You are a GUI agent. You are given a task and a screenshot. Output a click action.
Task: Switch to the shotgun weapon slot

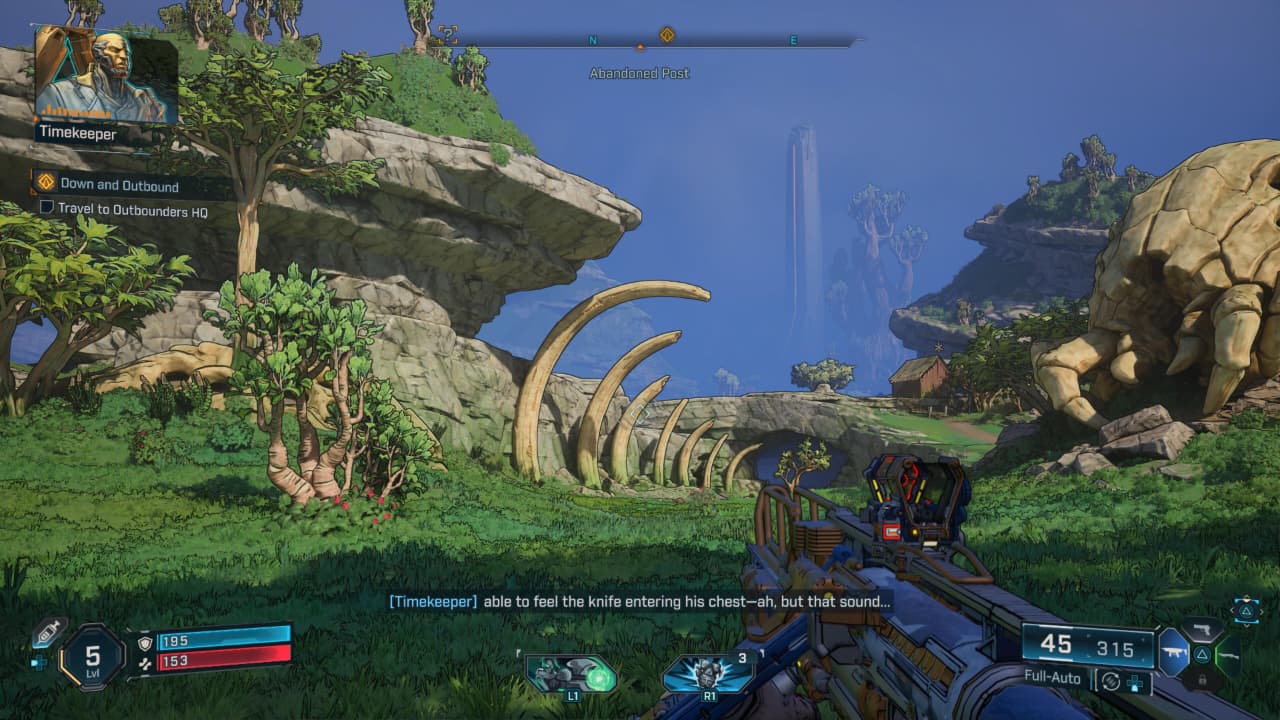click(1228, 654)
